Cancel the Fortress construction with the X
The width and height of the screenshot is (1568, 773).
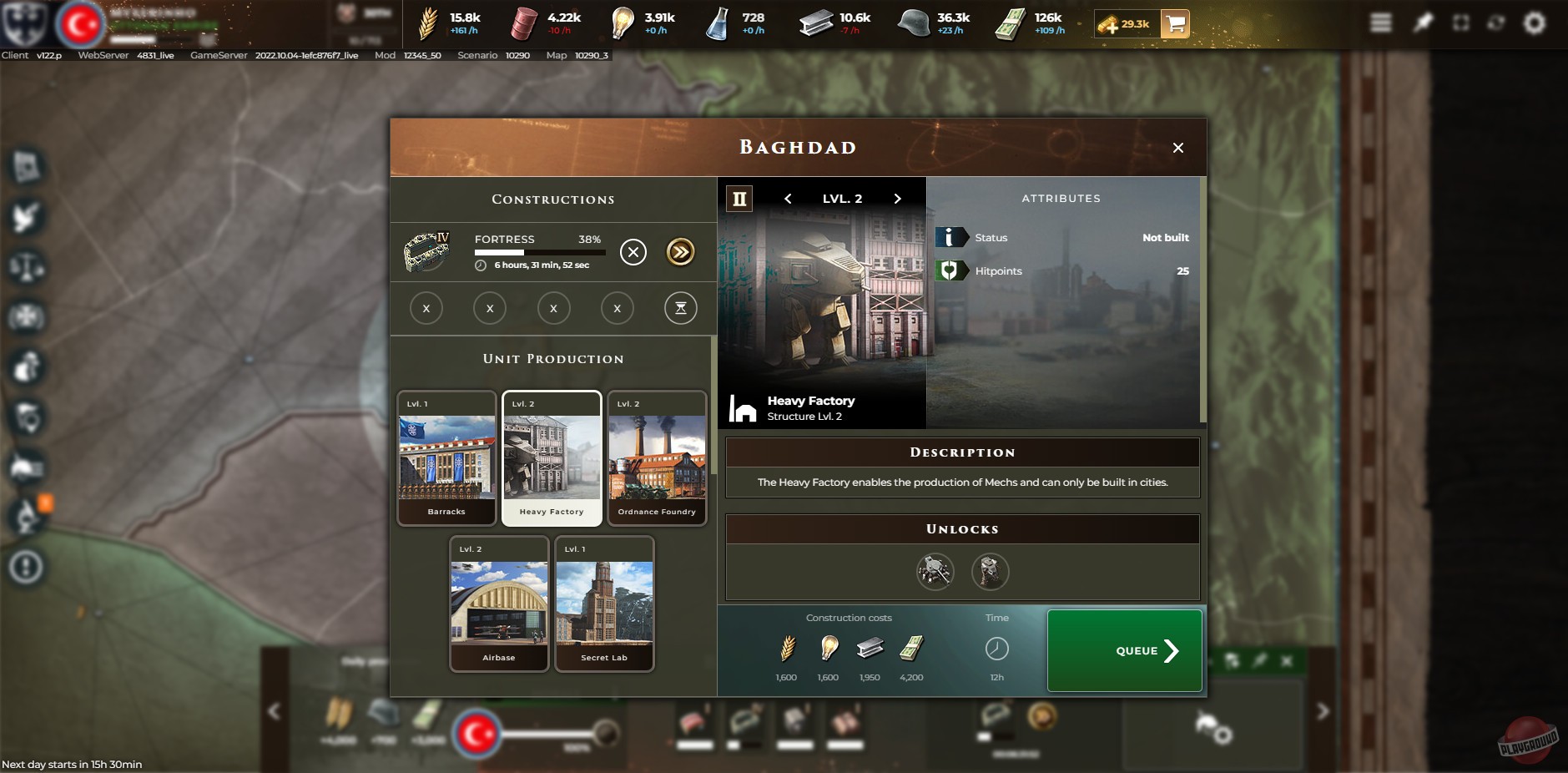[x=633, y=252]
